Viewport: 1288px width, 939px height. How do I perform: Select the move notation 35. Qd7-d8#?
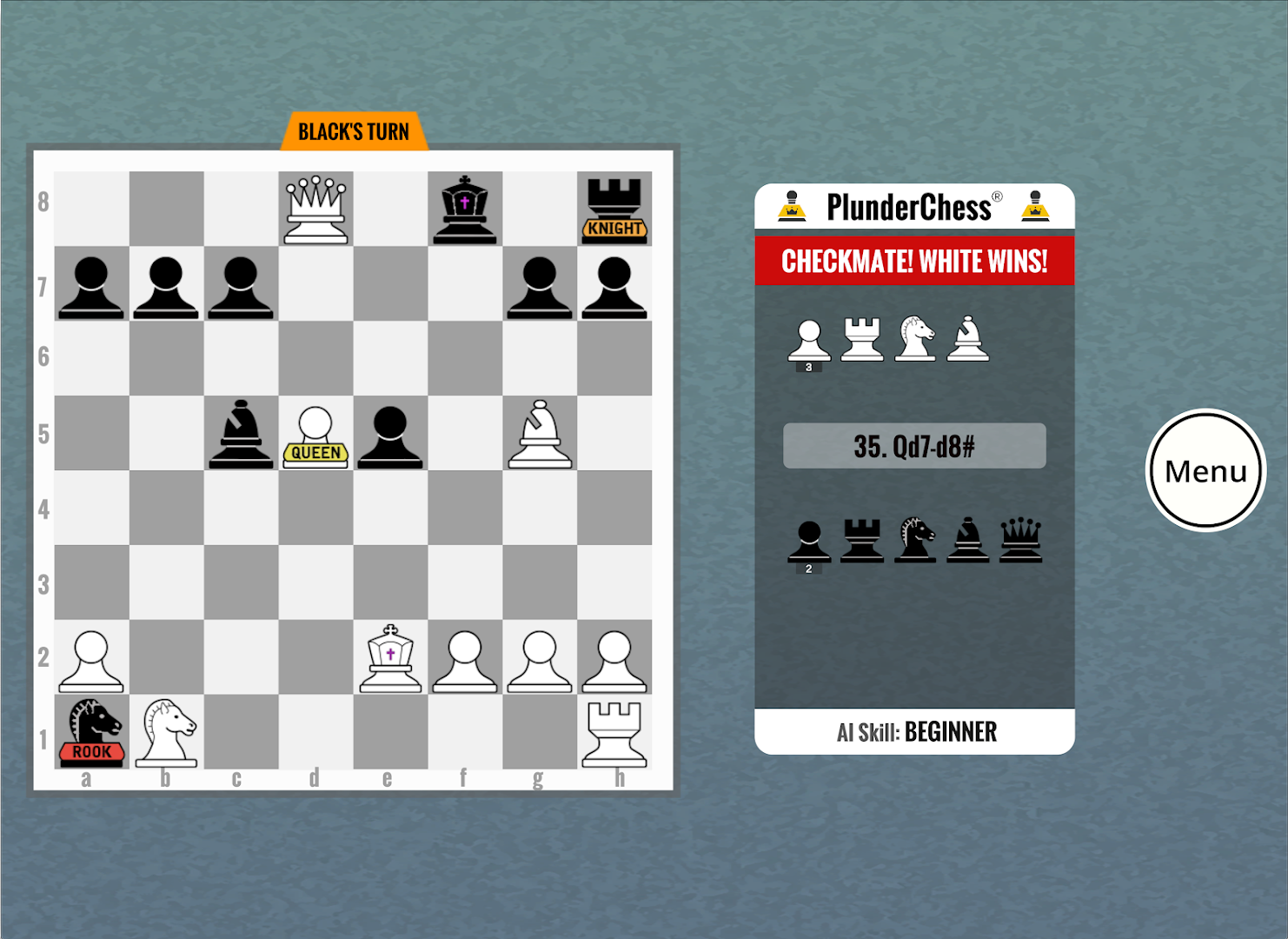(x=914, y=445)
